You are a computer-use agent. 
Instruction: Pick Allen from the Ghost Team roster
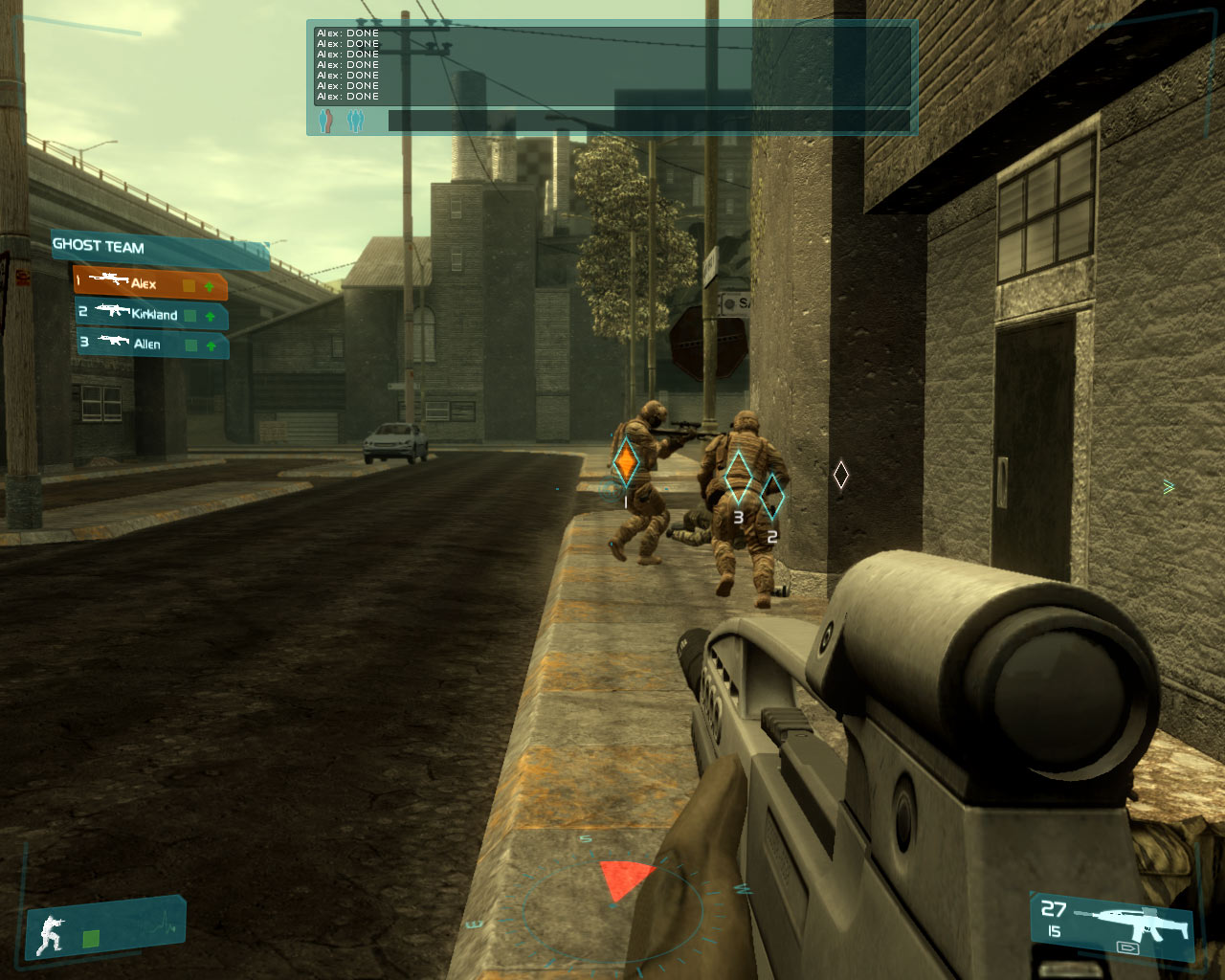pos(151,344)
